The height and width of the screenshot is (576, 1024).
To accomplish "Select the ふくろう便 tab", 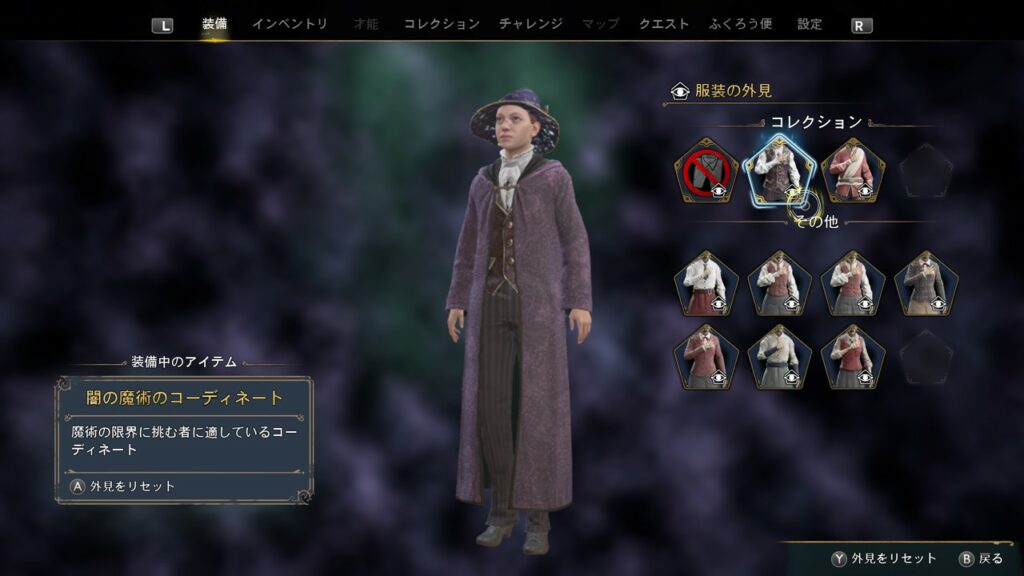I will click(x=741, y=24).
